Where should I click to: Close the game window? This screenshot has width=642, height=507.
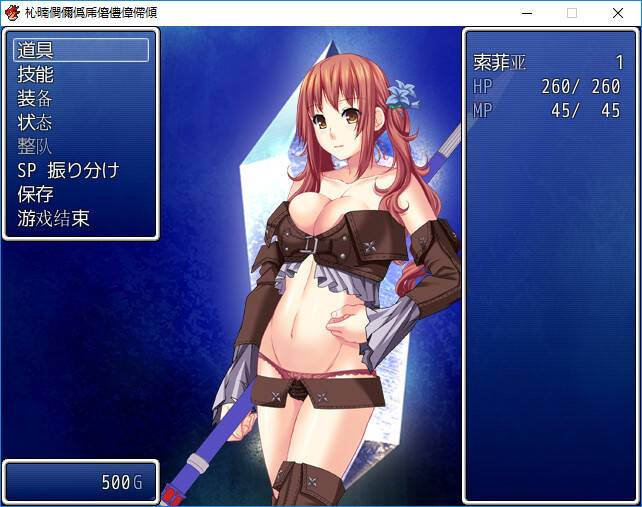tap(617, 13)
